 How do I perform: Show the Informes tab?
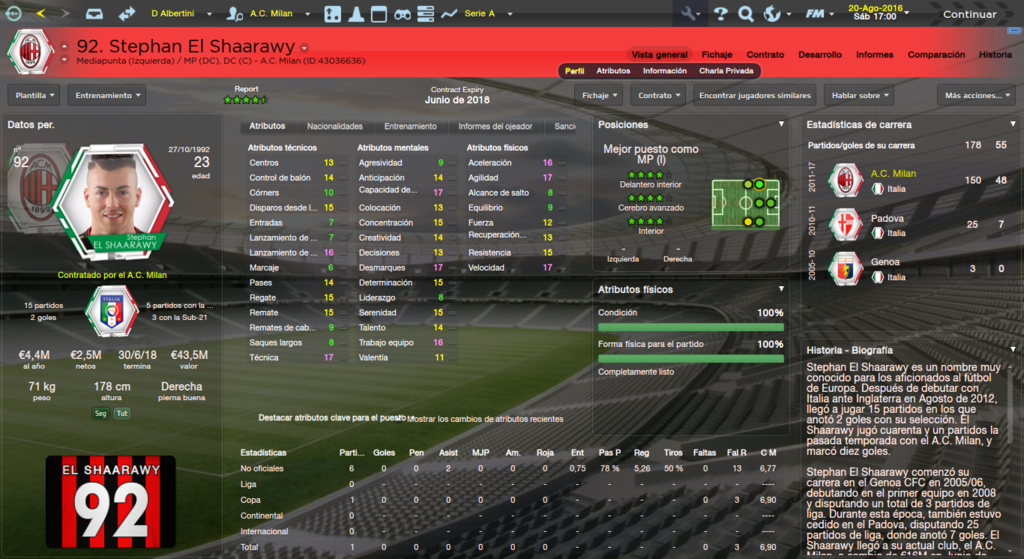(x=874, y=54)
